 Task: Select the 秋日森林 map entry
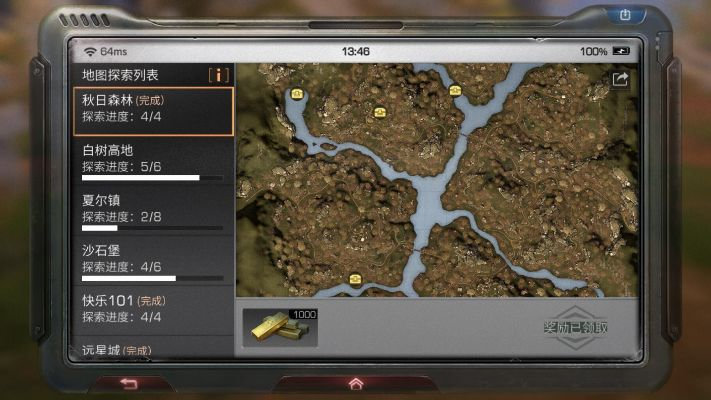(x=153, y=110)
